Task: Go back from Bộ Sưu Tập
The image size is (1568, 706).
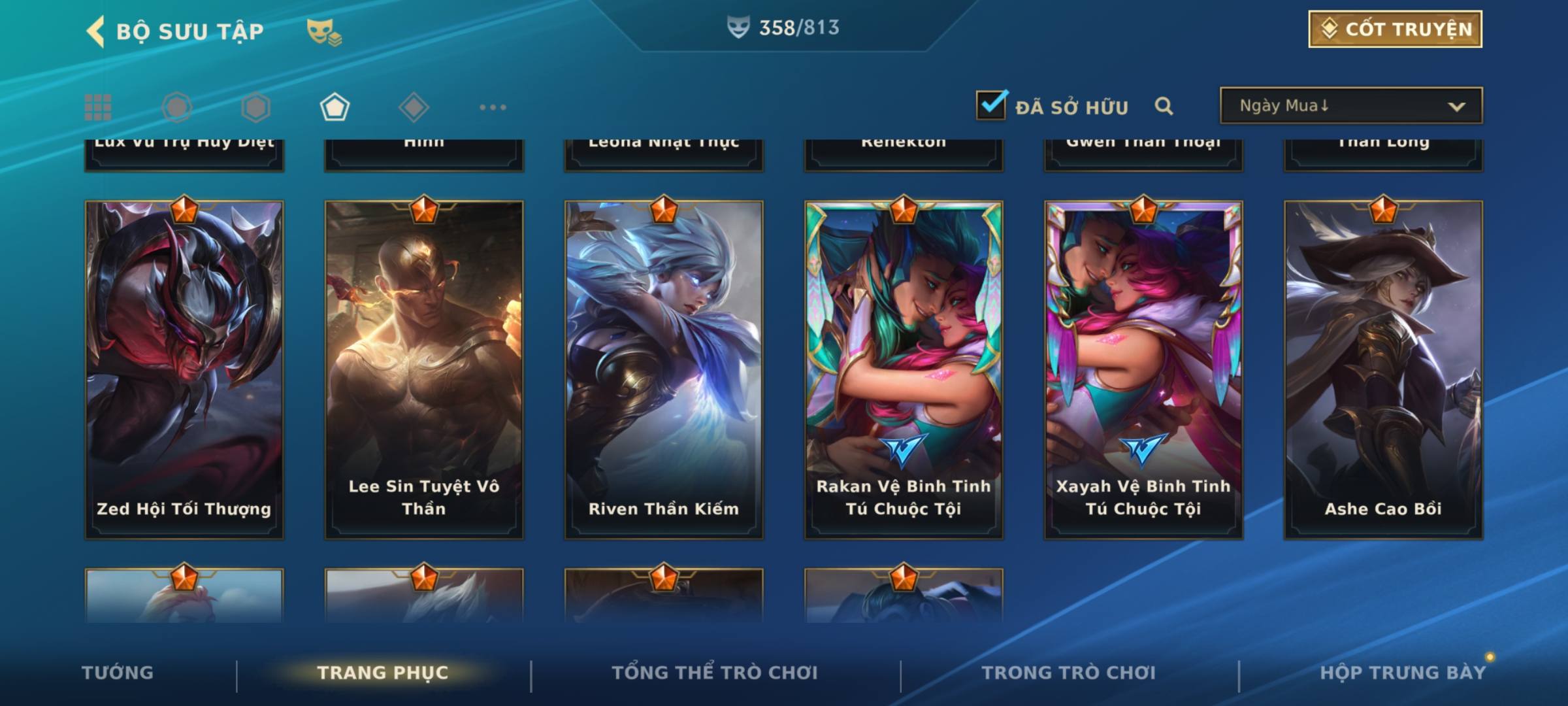Action: (97, 31)
